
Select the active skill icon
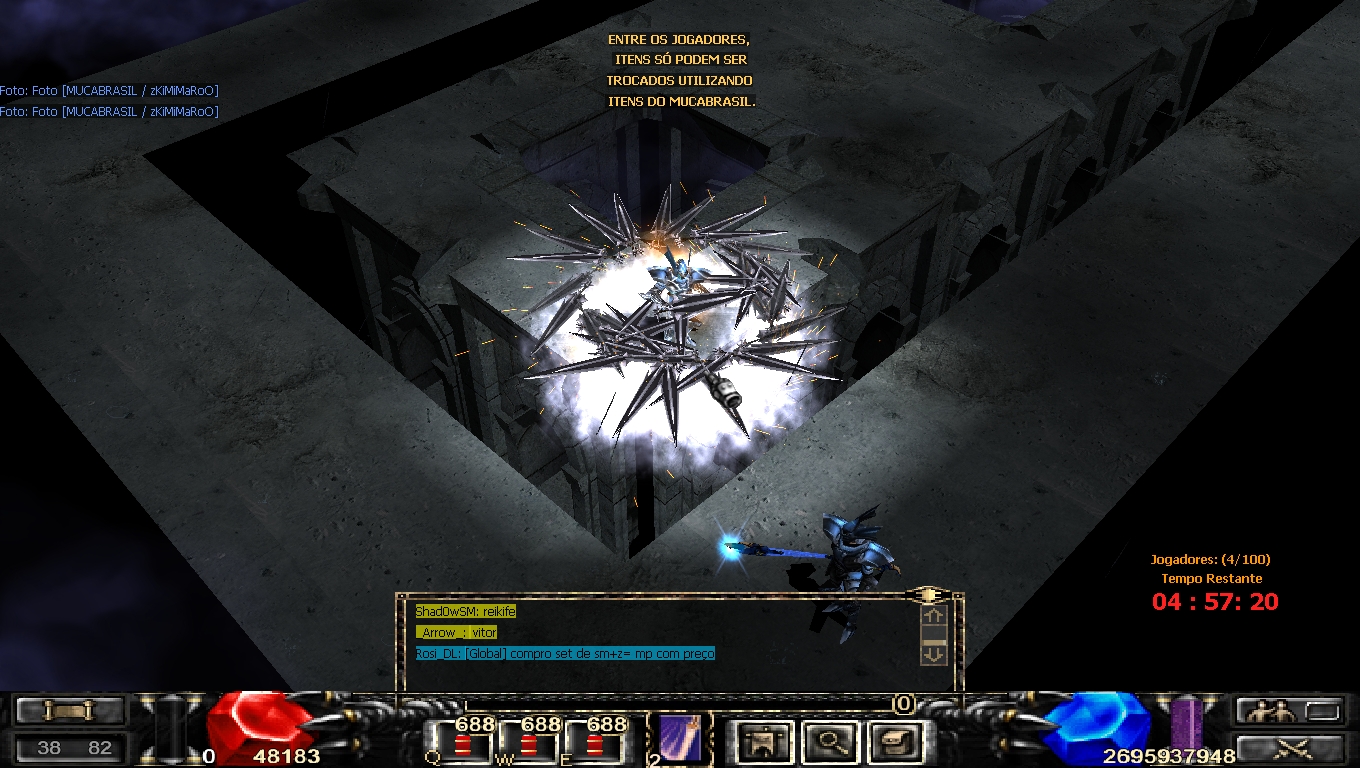coord(680,740)
